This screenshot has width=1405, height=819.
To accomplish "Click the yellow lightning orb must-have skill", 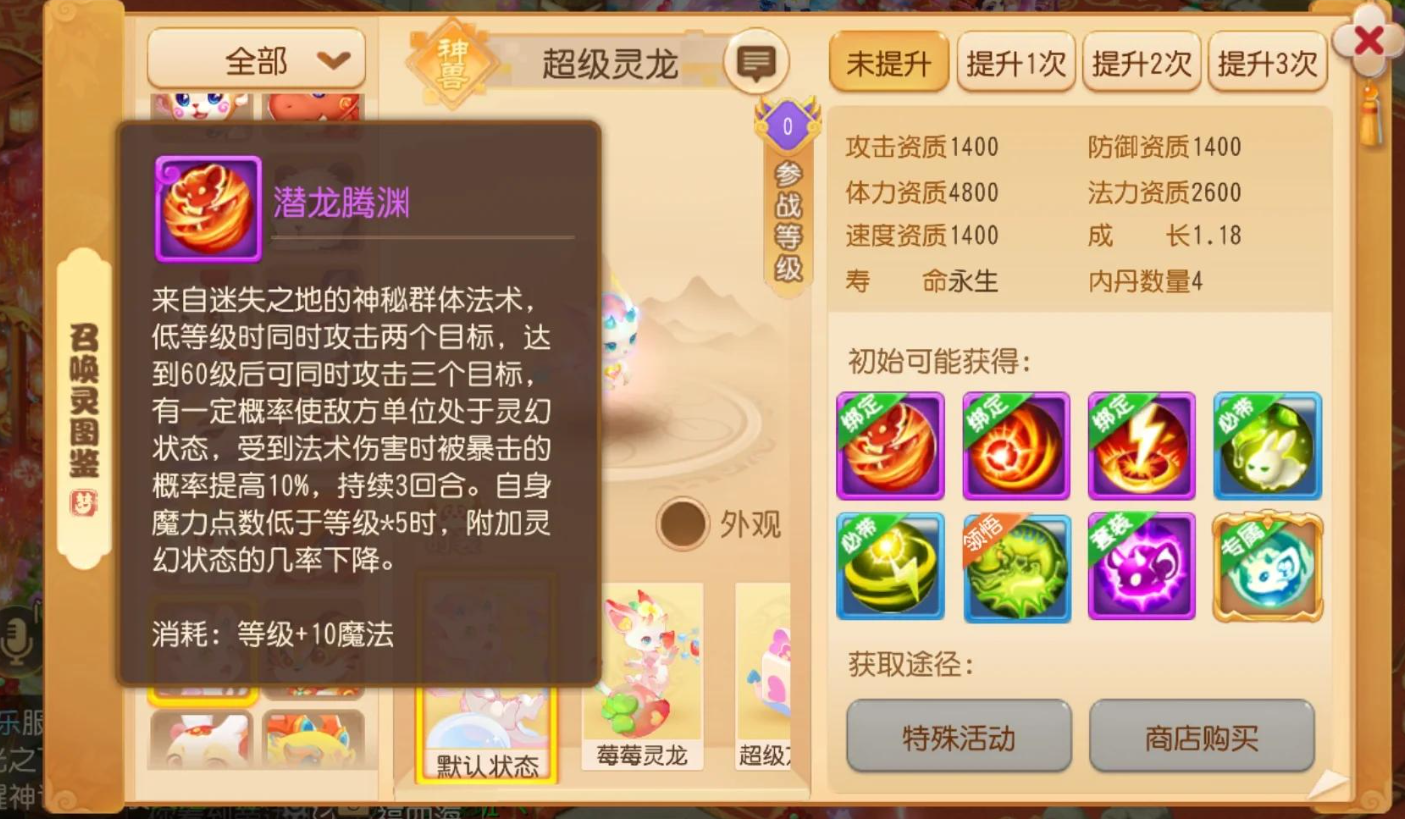I will [889, 568].
